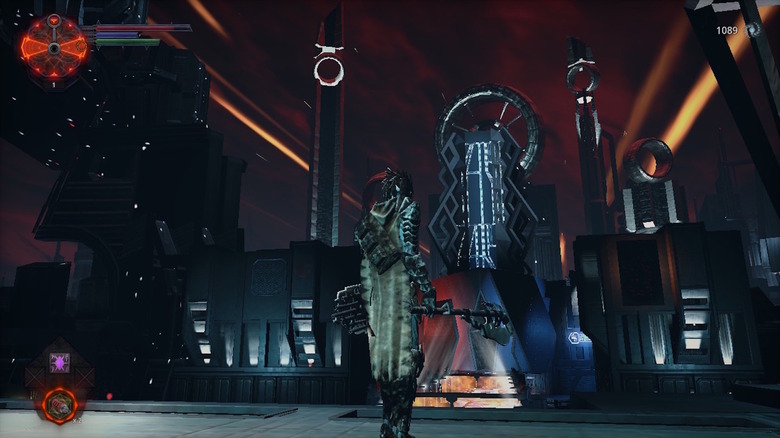Viewport: 780px width, 438px height.
Task: Use the glowing orange ringed item slot
Action: tap(60, 404)
